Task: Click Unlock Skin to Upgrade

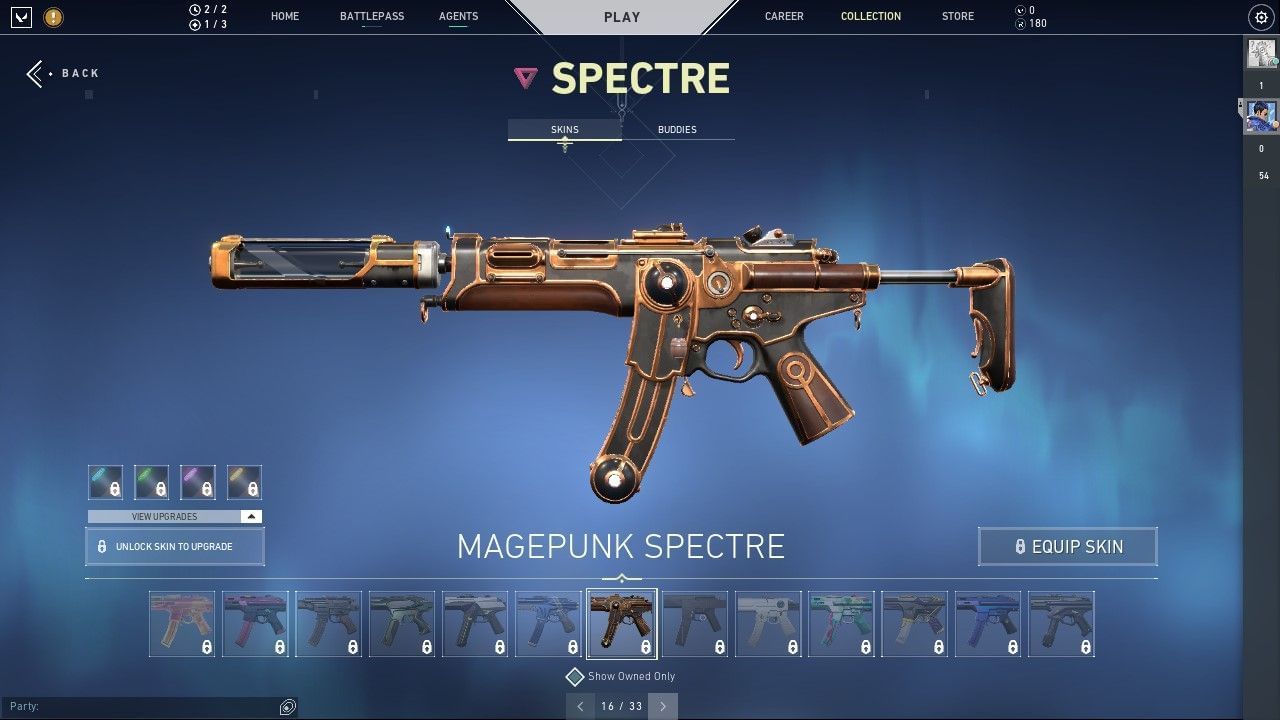Action: tap(175, 547)
